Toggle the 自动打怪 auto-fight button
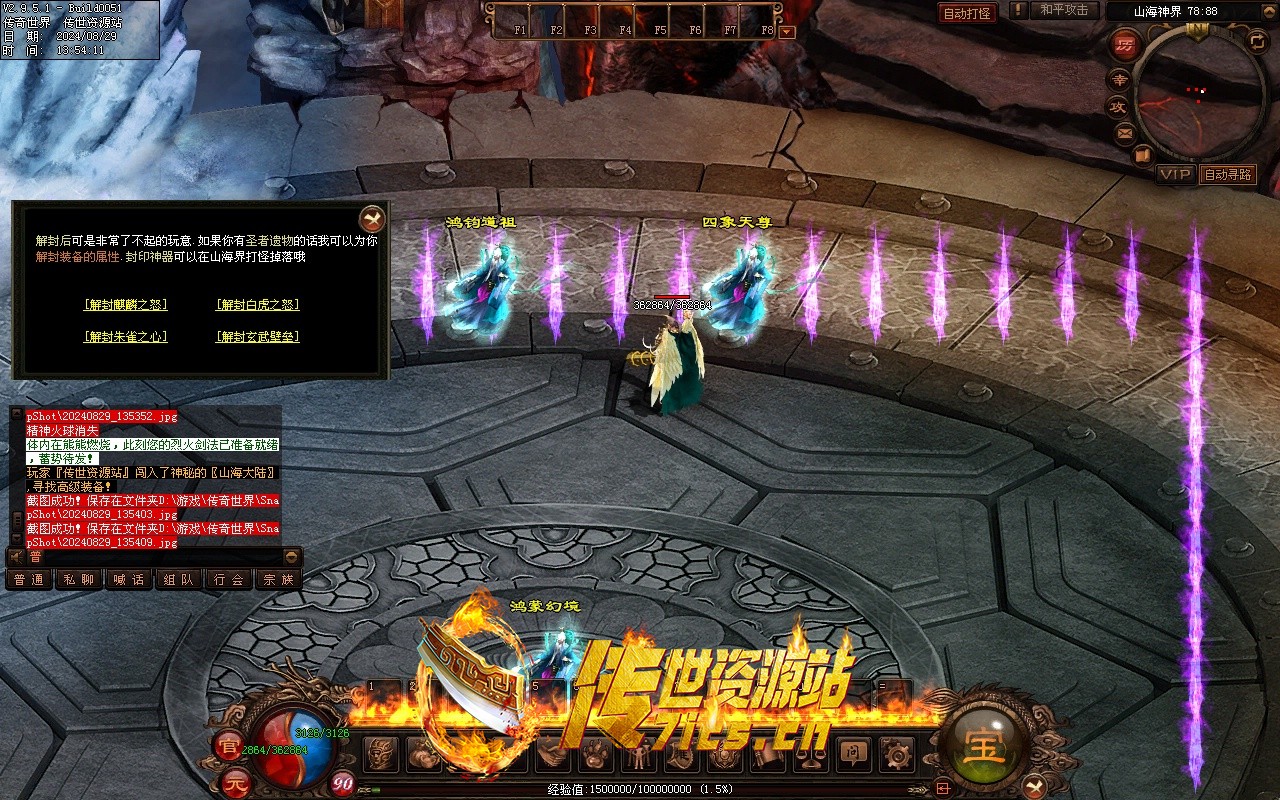Screen dimensions: 1280x800 click(x=968, y=13)
